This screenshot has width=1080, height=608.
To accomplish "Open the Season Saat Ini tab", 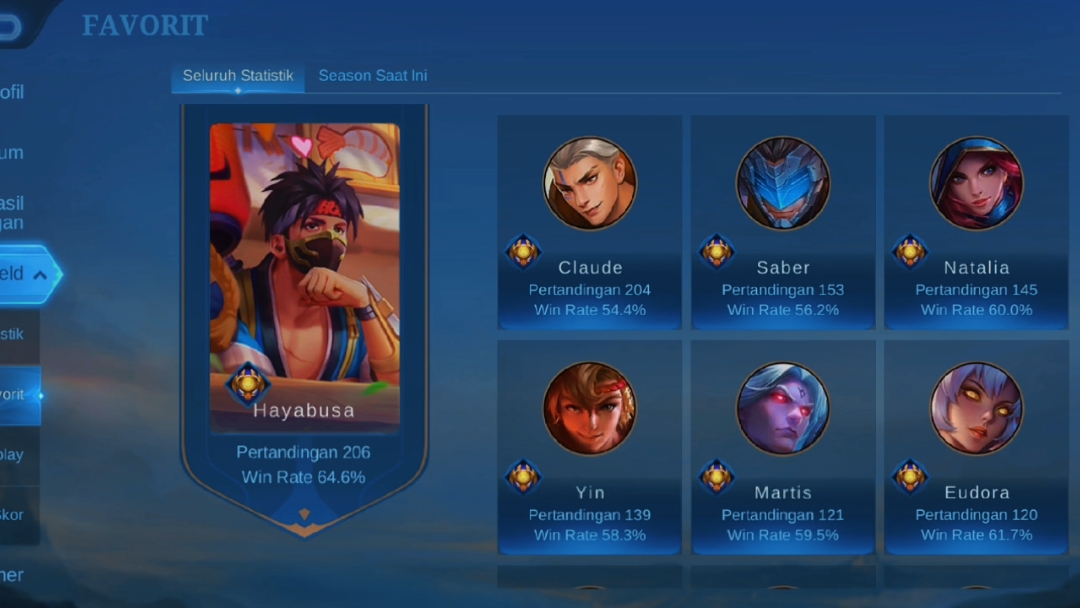I will pyautogui.click(x=372, y=76).
